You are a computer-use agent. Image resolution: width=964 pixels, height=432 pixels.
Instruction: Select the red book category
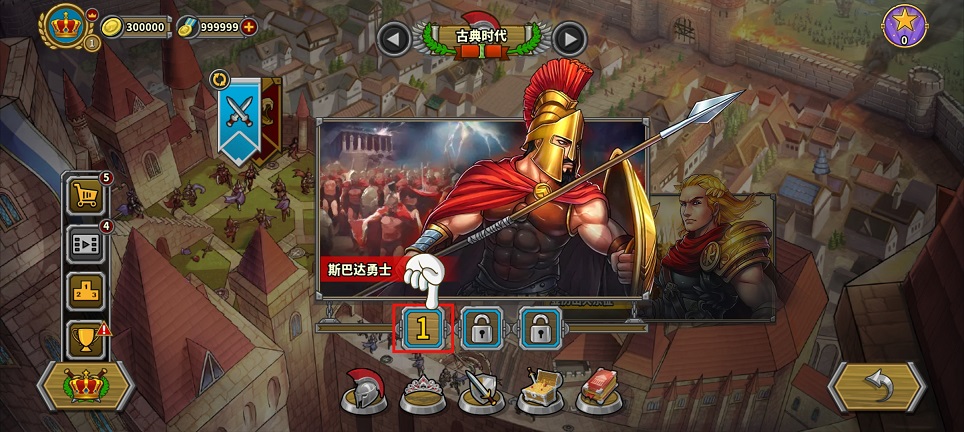(597, 391)
